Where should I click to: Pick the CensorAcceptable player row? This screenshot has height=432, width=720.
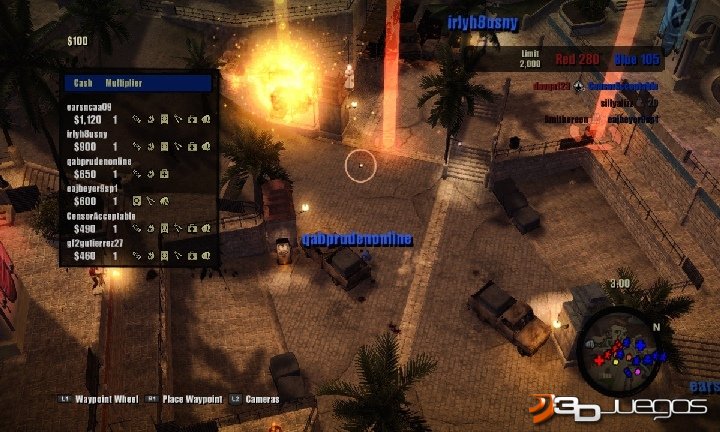[137, 222]
